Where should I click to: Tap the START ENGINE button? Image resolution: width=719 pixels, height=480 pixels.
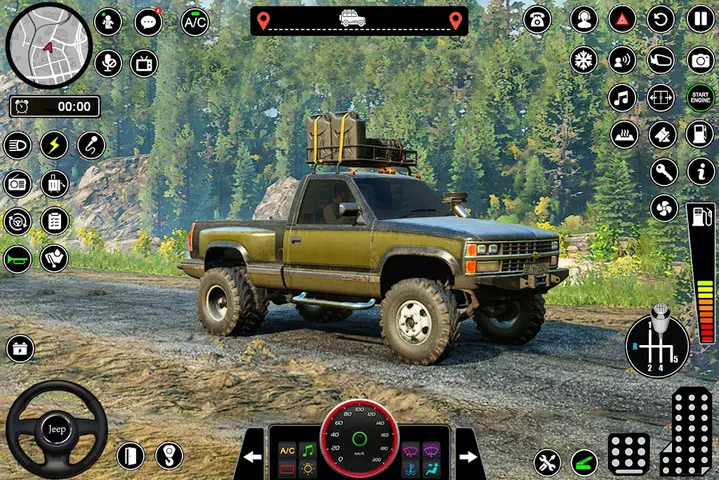pyautogui.click(x=700, y=97)
